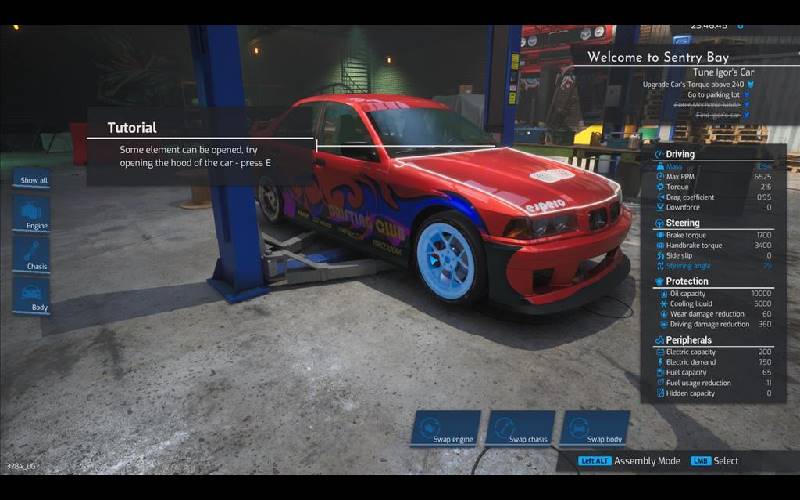Click the Swap engine button
This screenshot has width=800, height=500.
[x=445, y=428]
